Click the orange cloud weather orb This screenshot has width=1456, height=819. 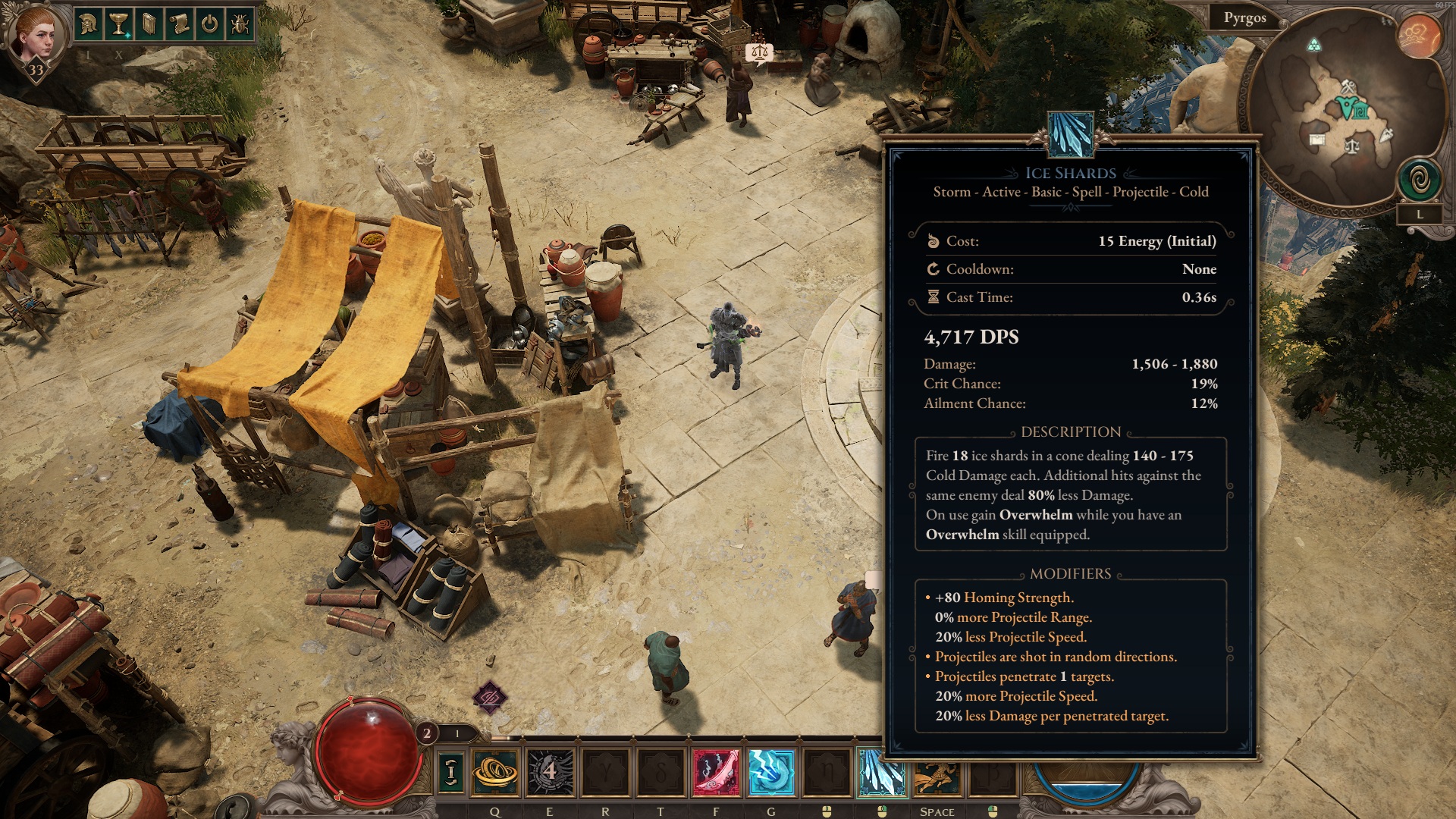click(x=1419, y=36)
